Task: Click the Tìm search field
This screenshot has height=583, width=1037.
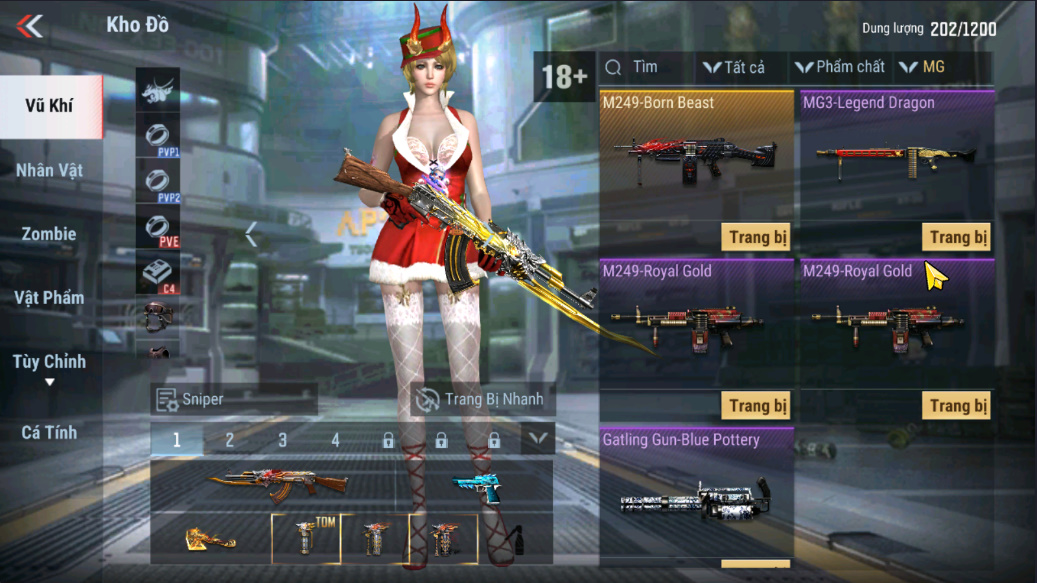Action: click(645, 67)
